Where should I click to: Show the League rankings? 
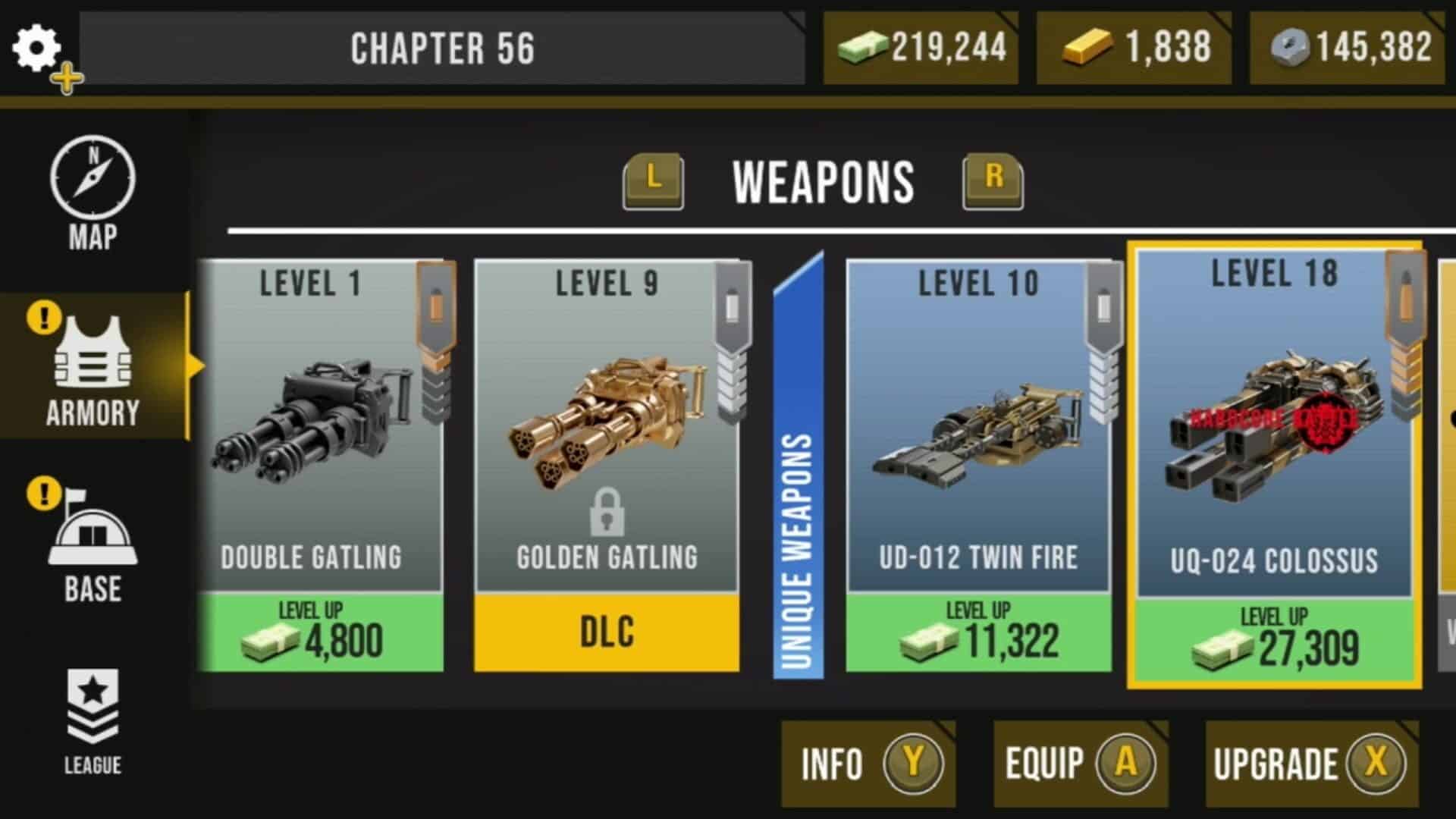point(93,720)
